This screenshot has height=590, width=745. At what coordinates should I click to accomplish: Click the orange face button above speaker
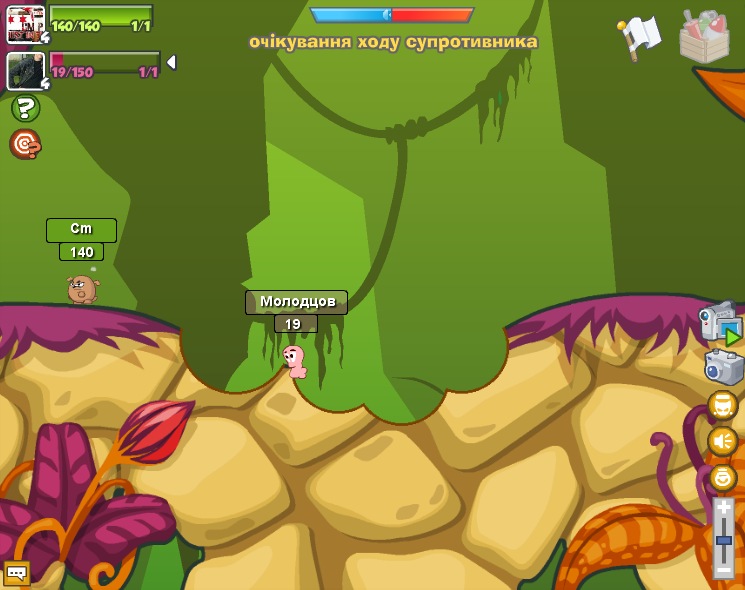click(x=722, y=406)
